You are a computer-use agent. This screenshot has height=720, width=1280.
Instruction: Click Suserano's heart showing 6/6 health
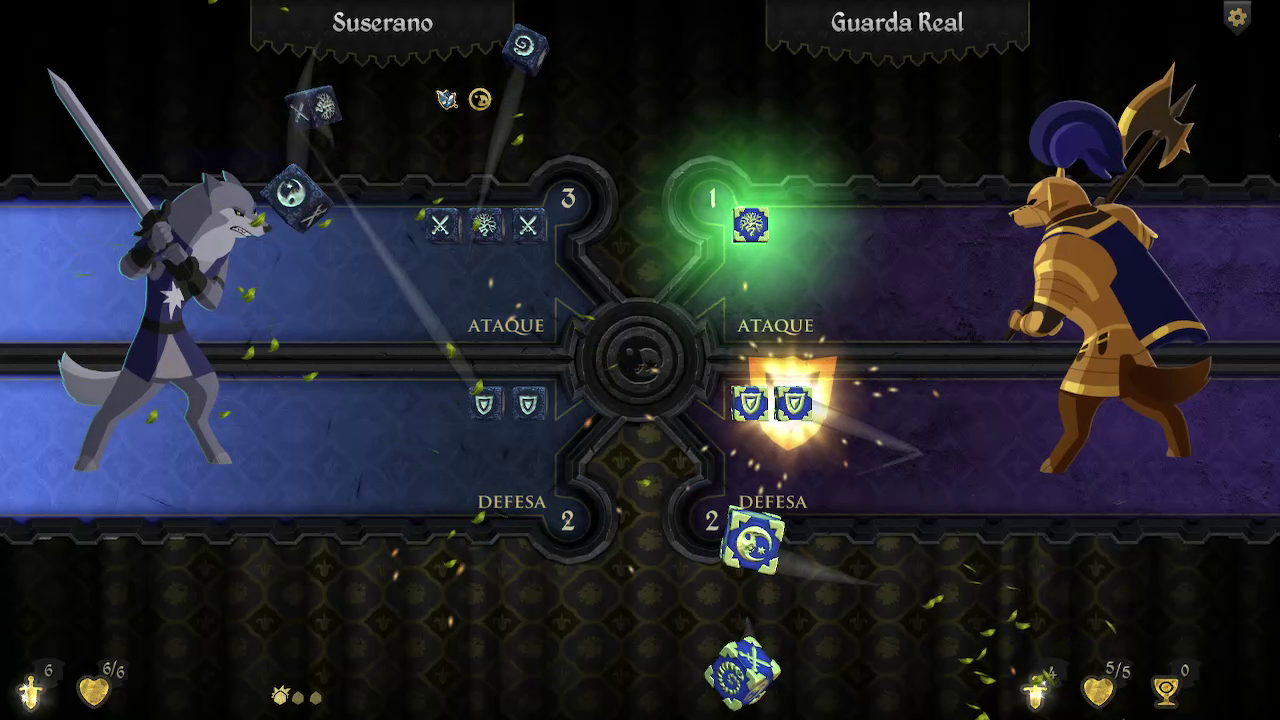point(95,690)
